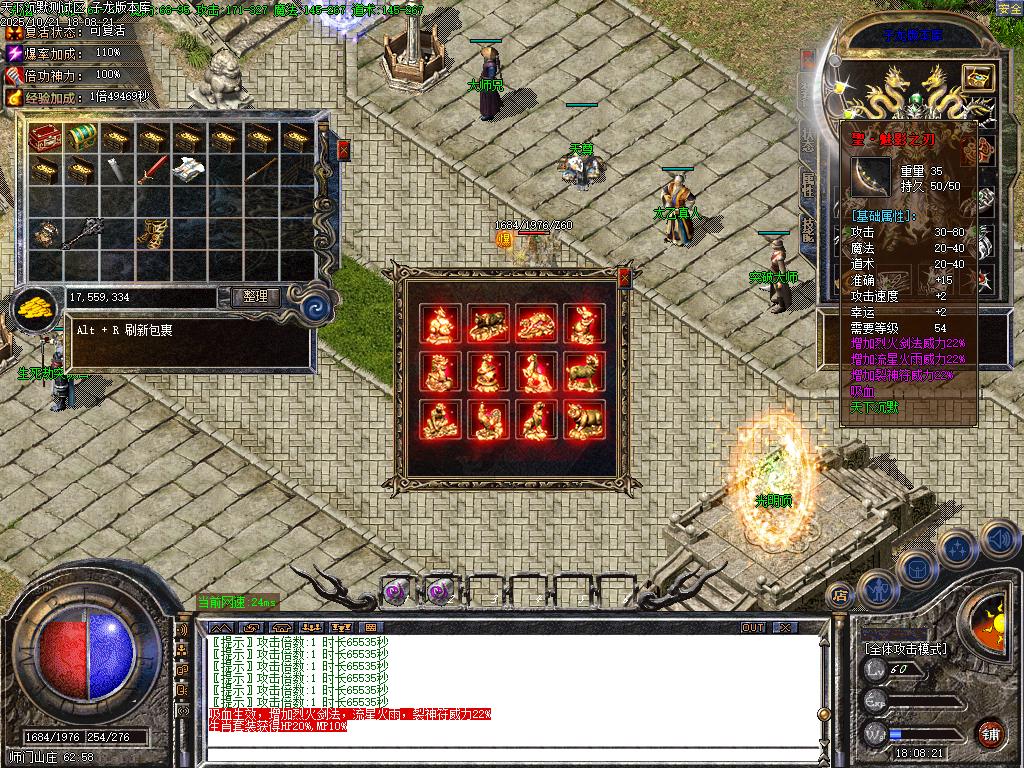1024x768 pixels.
Task: Select the white scroll item in the bag
Action: coord(187,171)
